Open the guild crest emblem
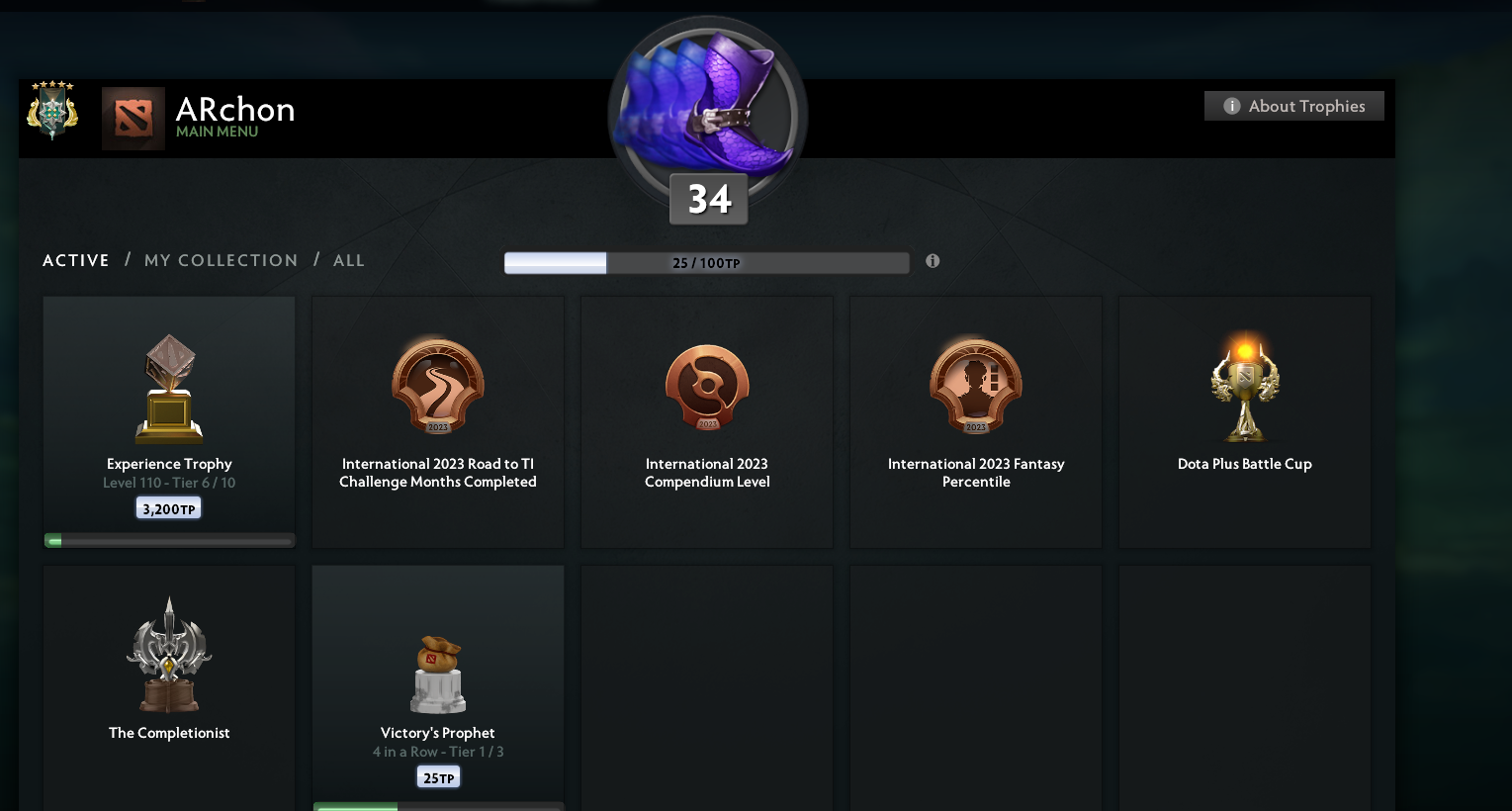Screen dimensions: 1512x811 pos(51,112)
